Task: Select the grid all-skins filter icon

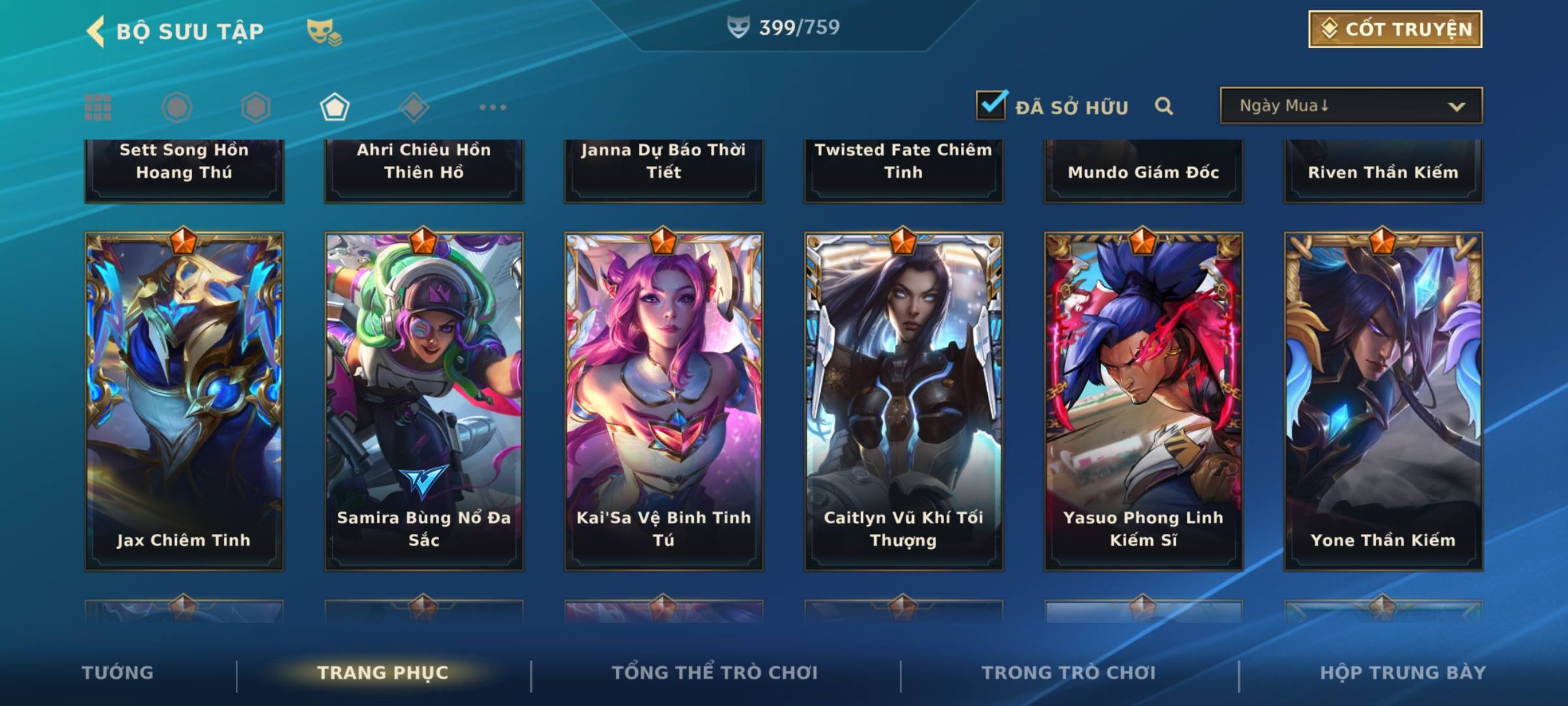Action: pyautogui.click(x=98, y=107)
